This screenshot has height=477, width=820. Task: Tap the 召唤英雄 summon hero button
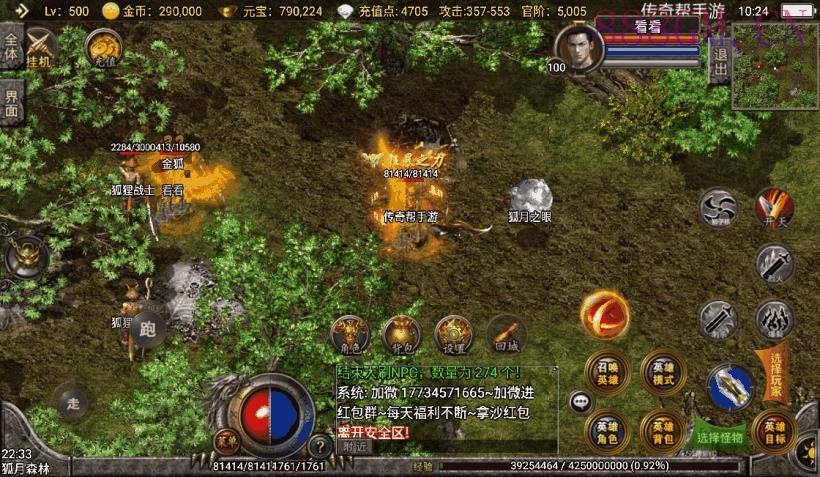coord(607,370)
